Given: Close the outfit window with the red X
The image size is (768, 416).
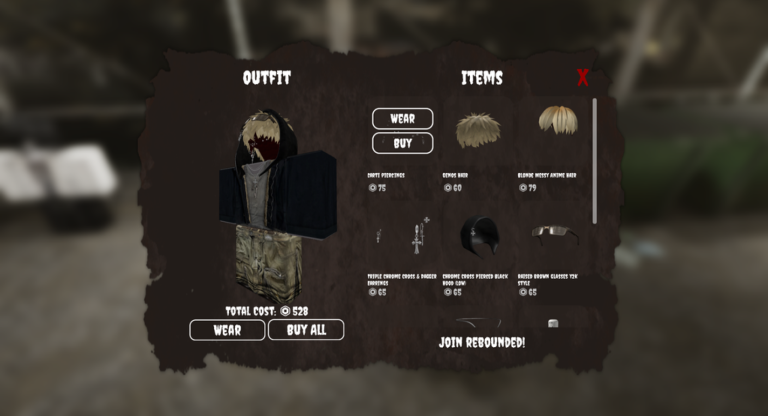Looking at the screenshot, I should click(583, 78).
